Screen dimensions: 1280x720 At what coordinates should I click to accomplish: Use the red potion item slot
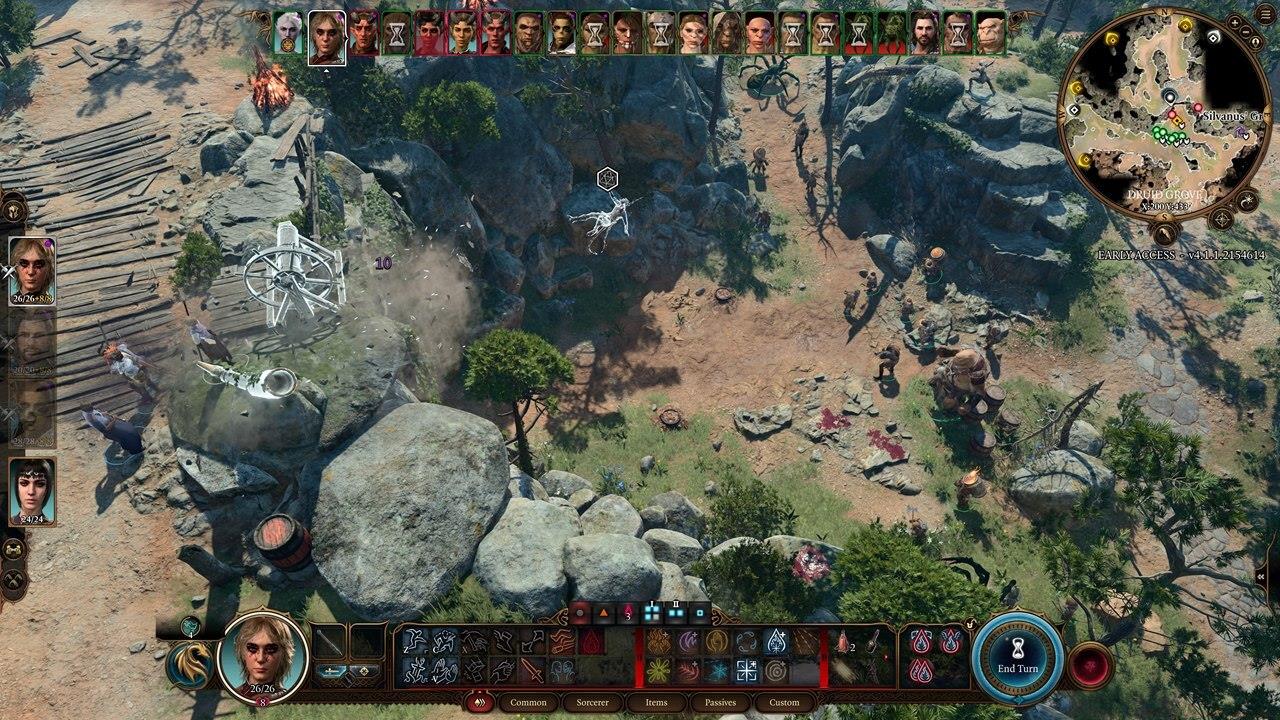[842, 642]
